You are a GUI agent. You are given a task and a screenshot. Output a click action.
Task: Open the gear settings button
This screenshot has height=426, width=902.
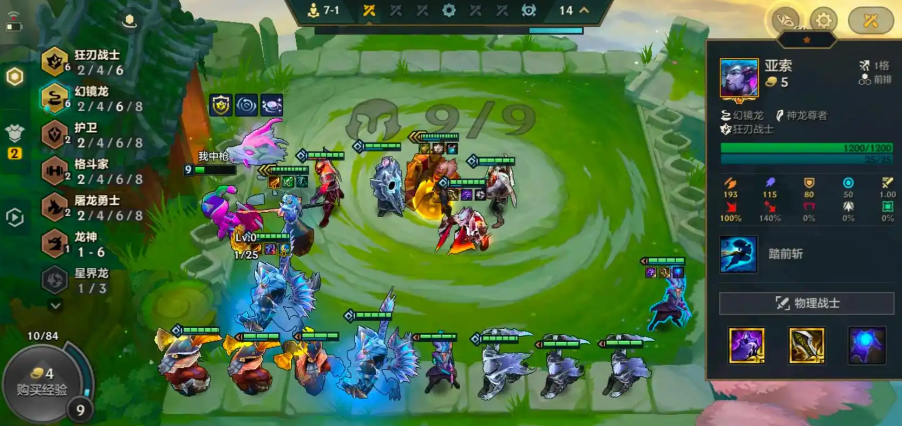pos(823,19)
